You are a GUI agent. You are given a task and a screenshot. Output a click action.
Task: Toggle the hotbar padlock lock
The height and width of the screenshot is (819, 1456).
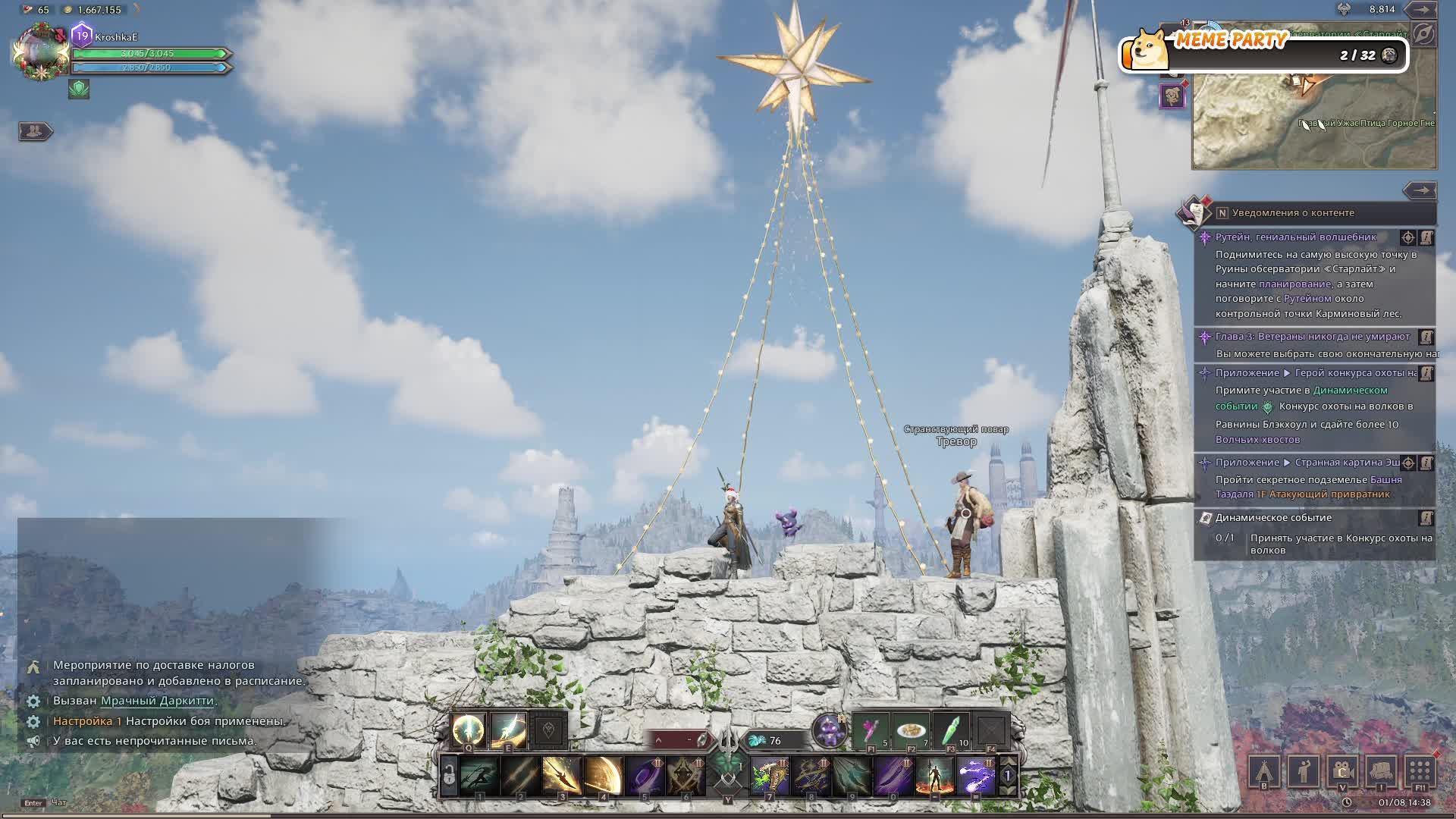click(x=449, y=776)
